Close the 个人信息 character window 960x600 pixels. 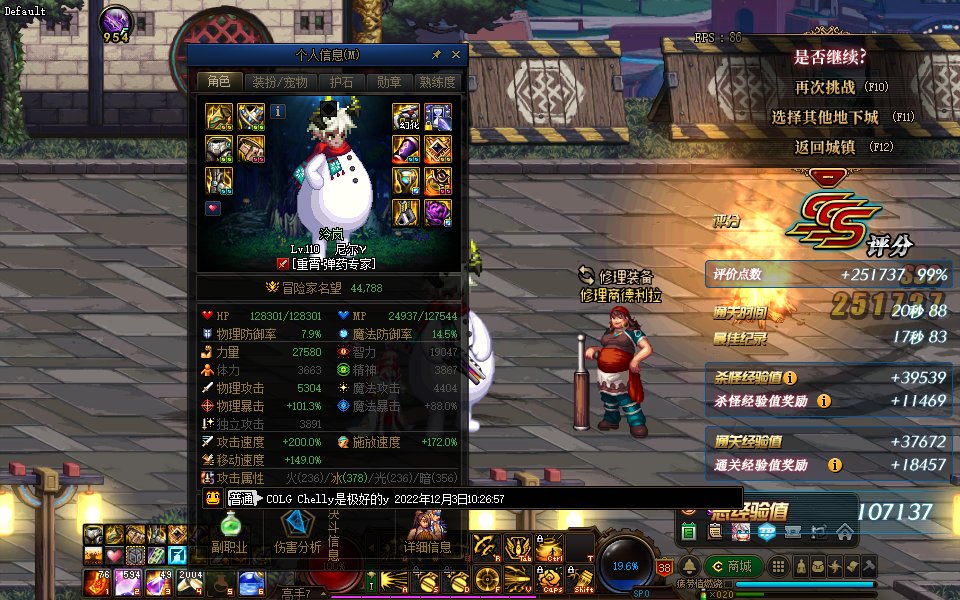(456, 55)
